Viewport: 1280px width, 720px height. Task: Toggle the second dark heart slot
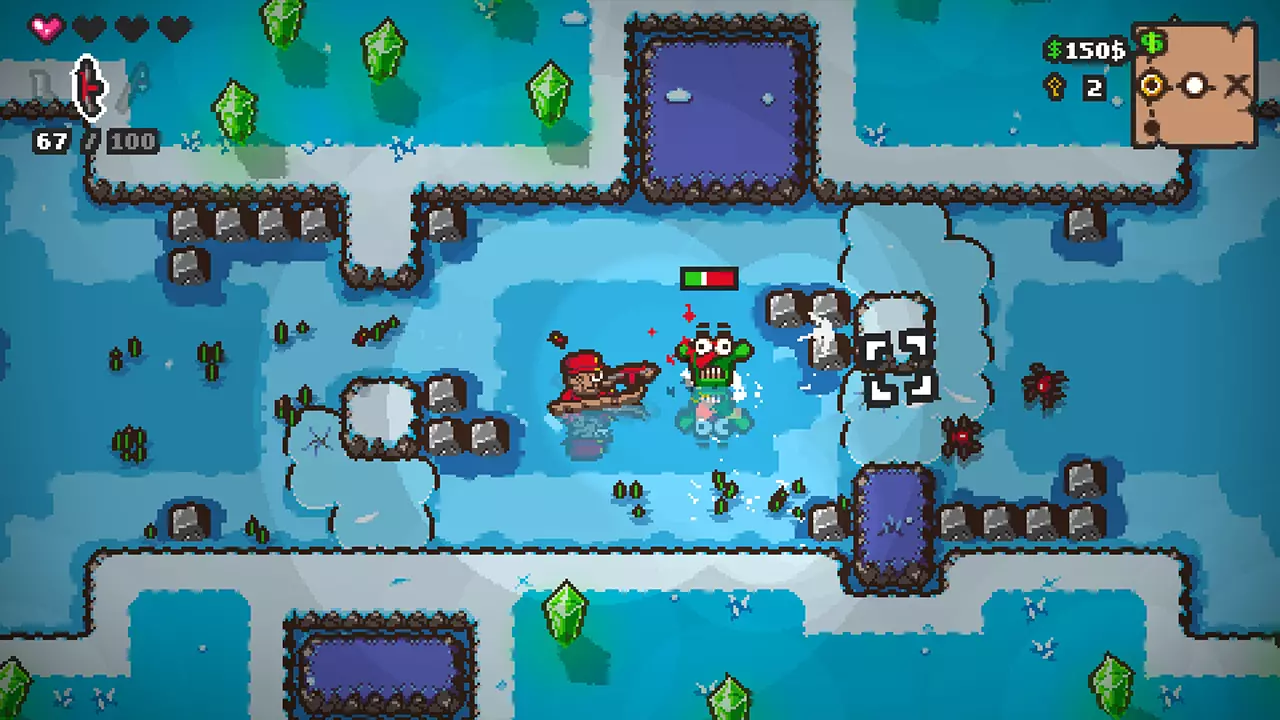click(88, 28)
